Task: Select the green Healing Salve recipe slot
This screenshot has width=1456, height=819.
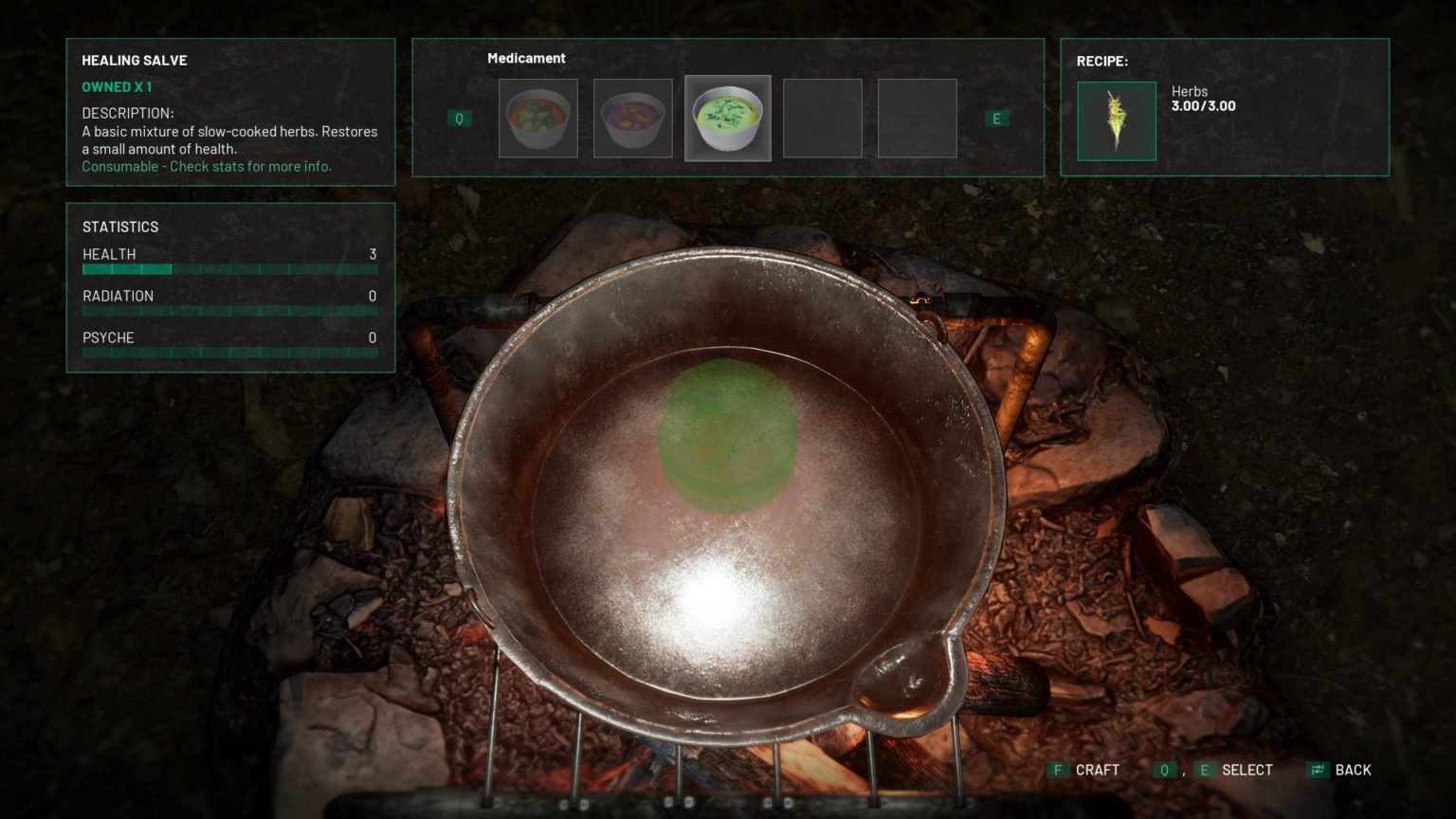Action: pos(727,118)
